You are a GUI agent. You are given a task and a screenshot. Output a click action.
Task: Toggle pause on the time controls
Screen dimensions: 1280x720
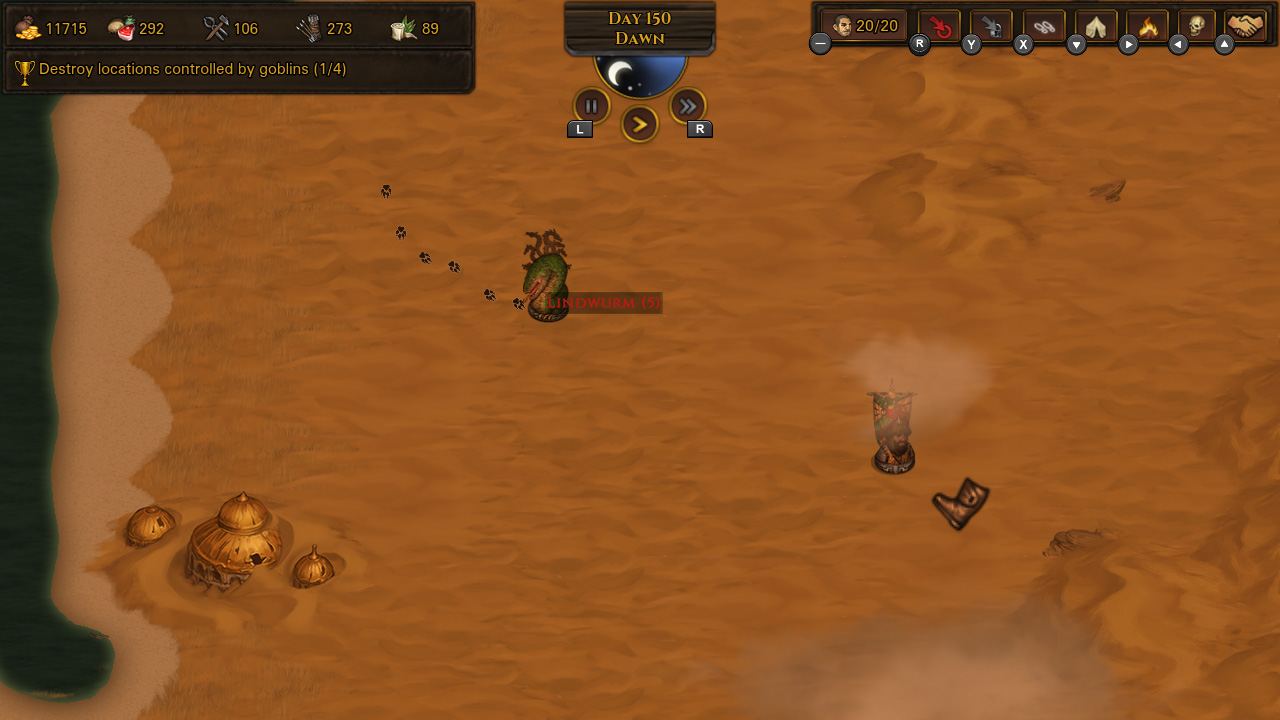(x=591, y=105)
